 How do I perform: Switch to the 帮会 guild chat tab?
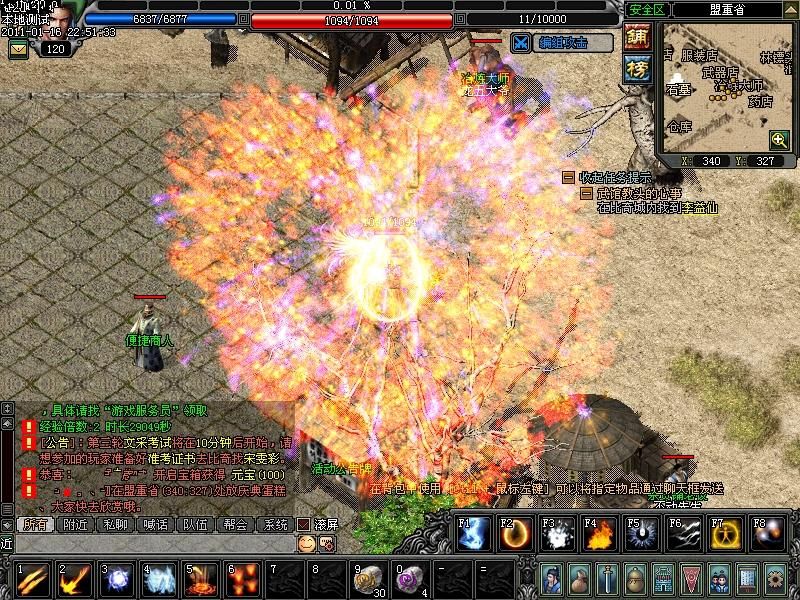[x=235, y=524]
